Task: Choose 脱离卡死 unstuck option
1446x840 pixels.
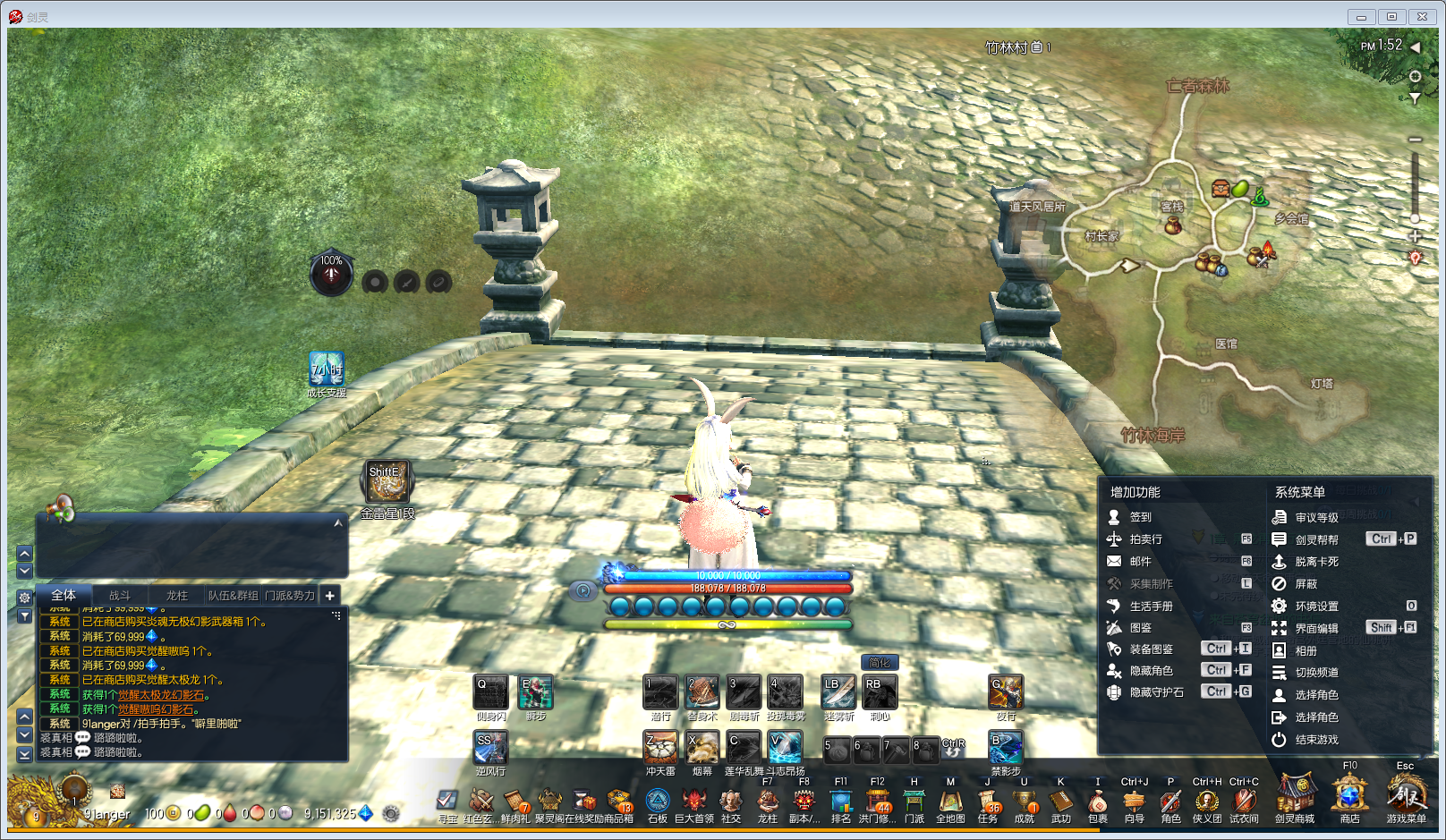Action: coord(1315,562)
